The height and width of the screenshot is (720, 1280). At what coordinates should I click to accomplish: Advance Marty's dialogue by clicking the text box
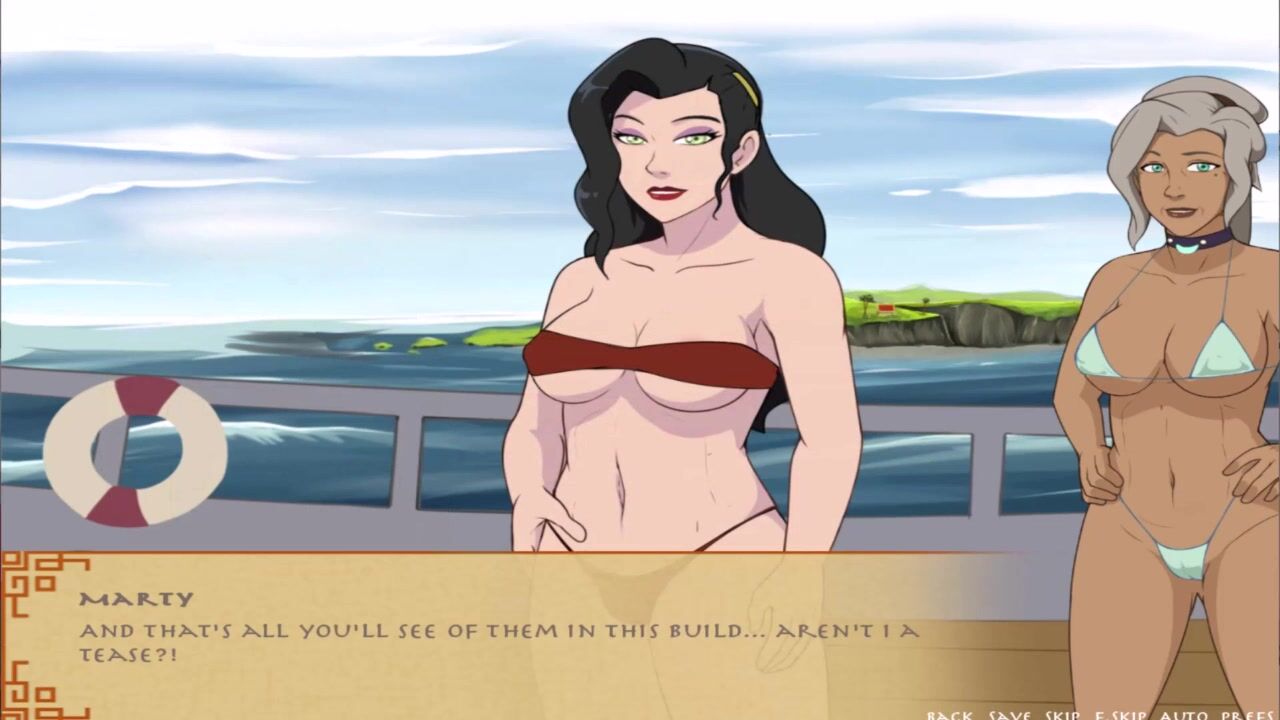[x=500, y=640]
